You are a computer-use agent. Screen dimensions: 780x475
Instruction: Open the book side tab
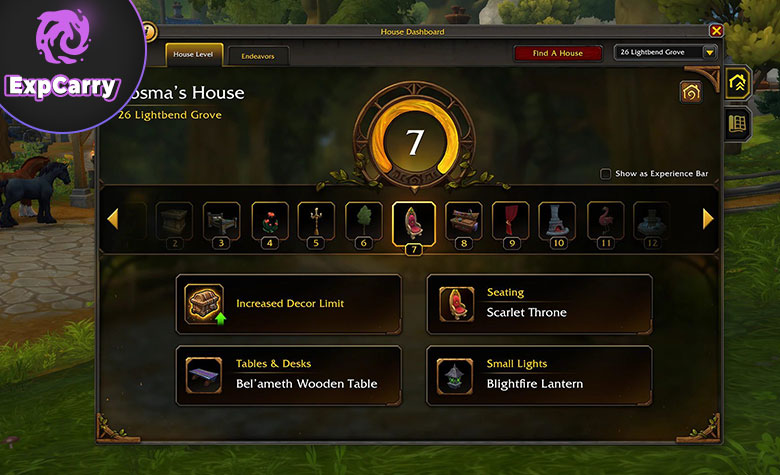738,123
